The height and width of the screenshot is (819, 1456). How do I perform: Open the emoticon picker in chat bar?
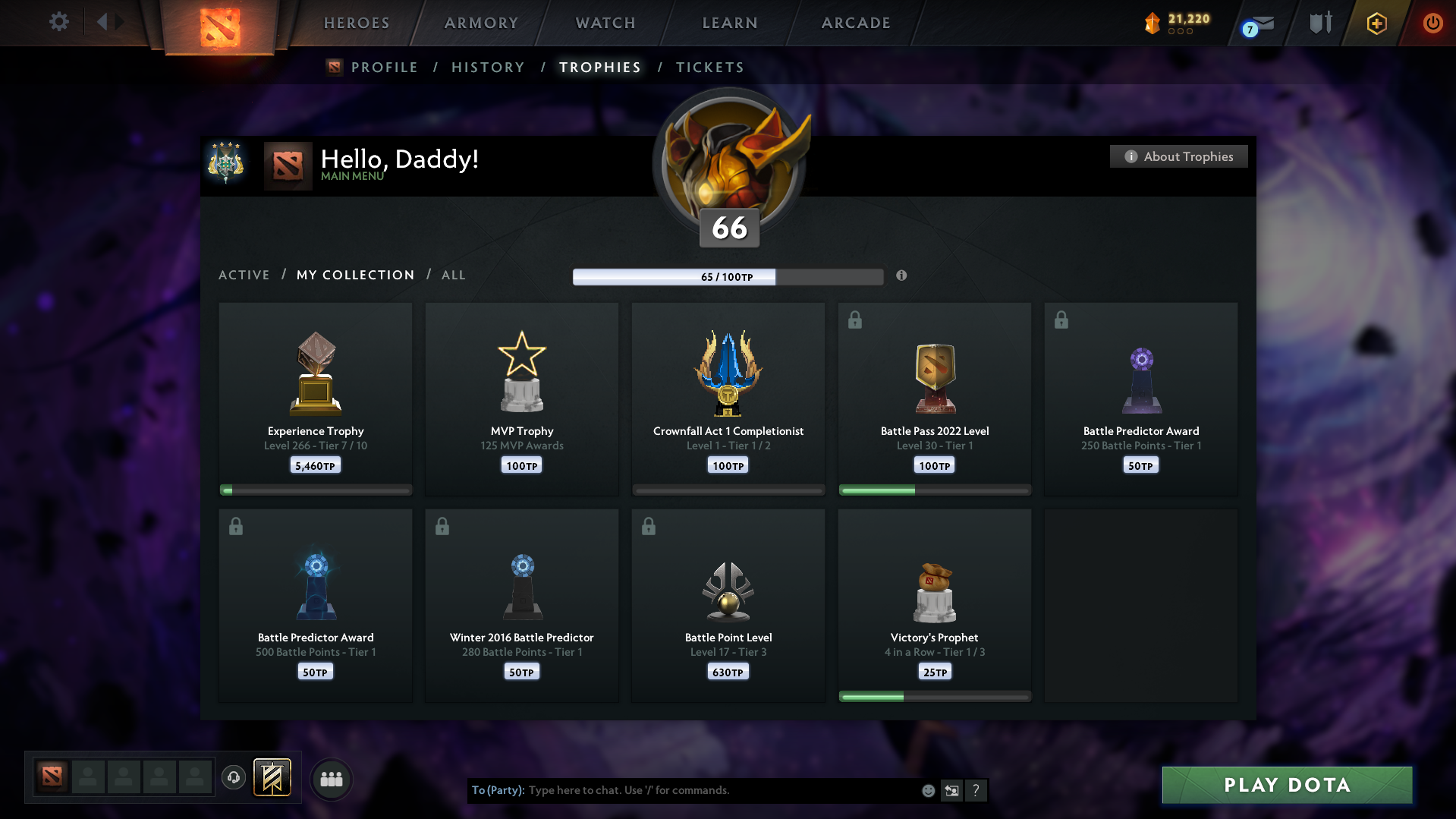927,790
